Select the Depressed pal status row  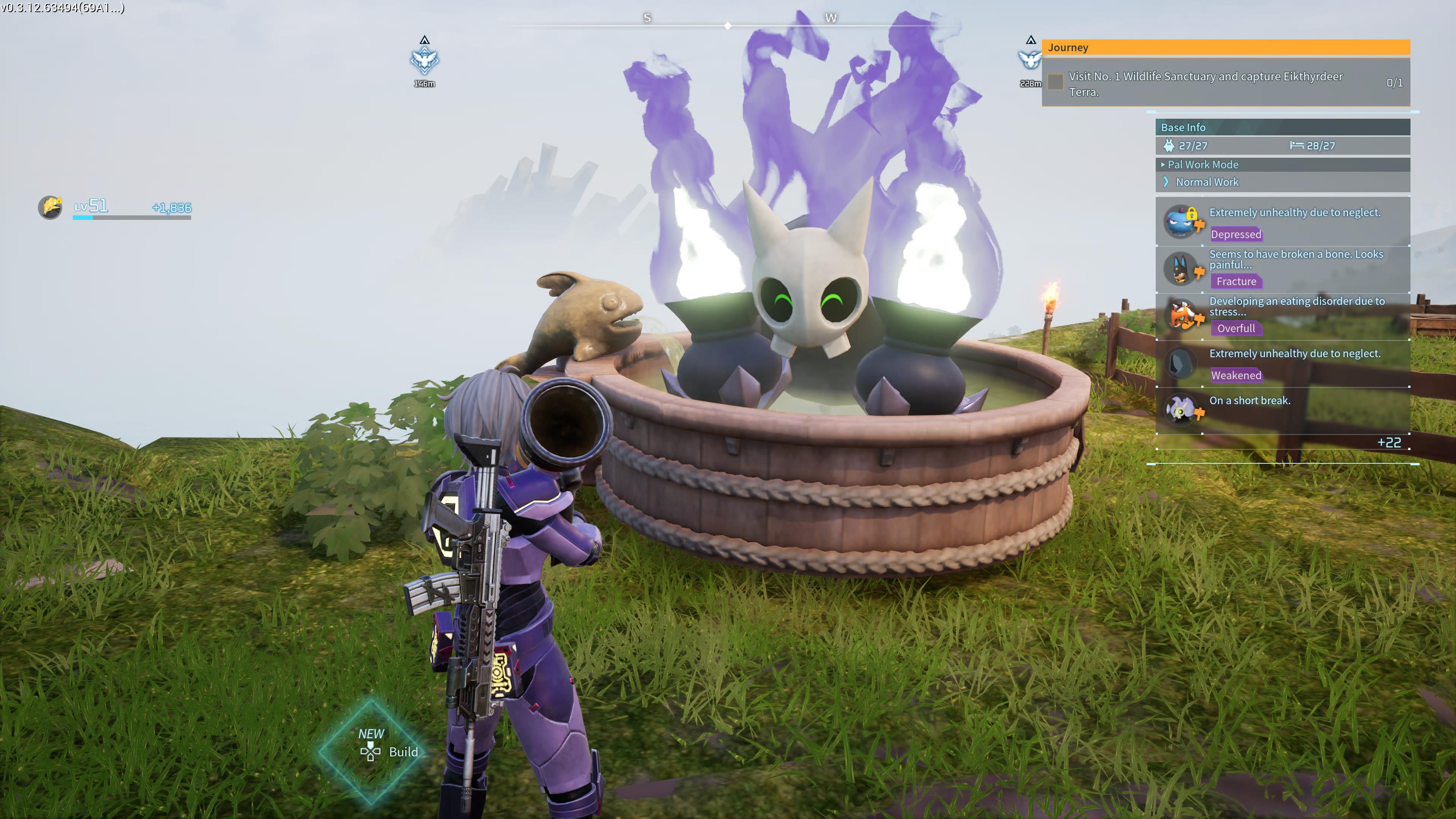1282,222
